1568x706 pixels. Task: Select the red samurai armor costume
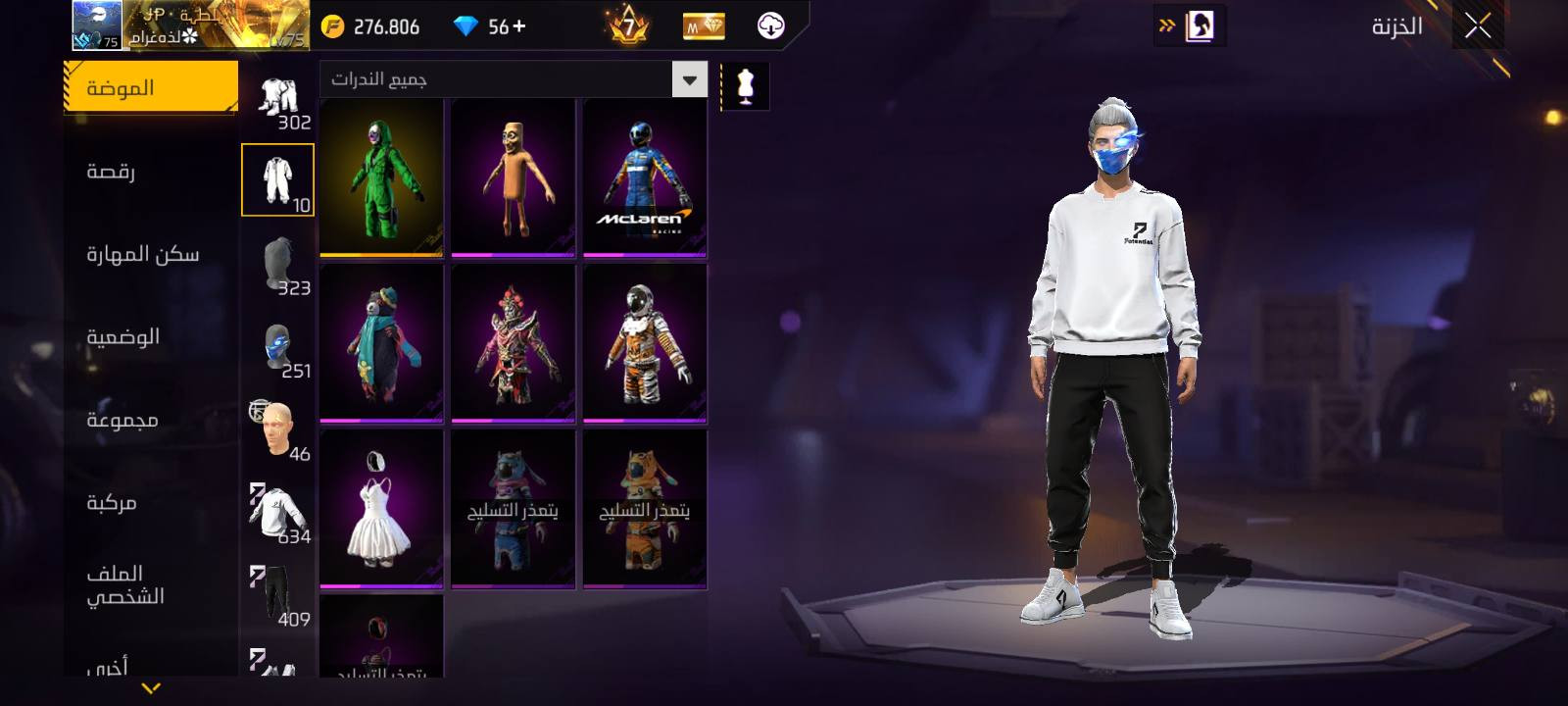point(513,343)
